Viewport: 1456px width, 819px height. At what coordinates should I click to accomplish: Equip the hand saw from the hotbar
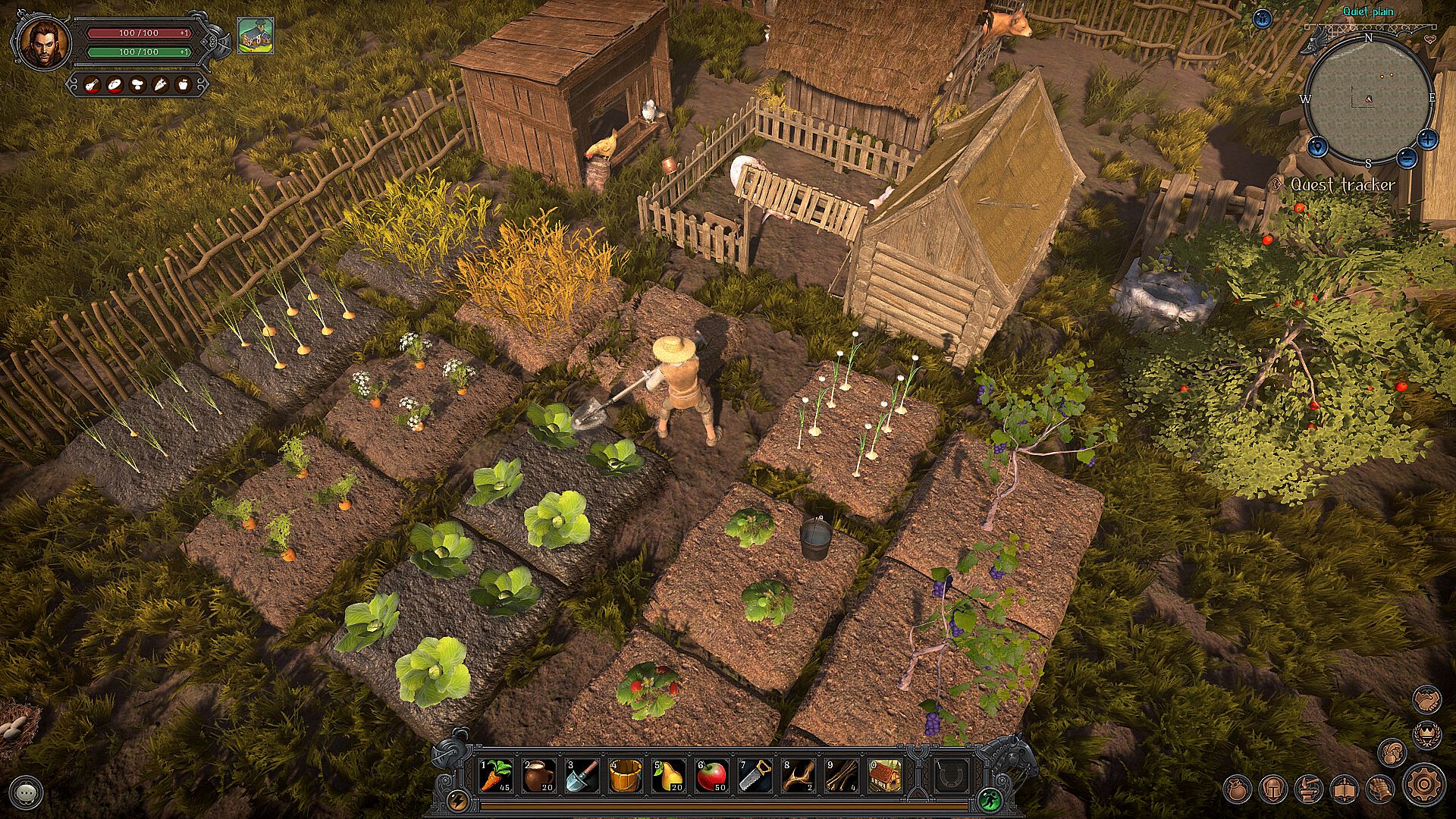(x=755, y=777)
